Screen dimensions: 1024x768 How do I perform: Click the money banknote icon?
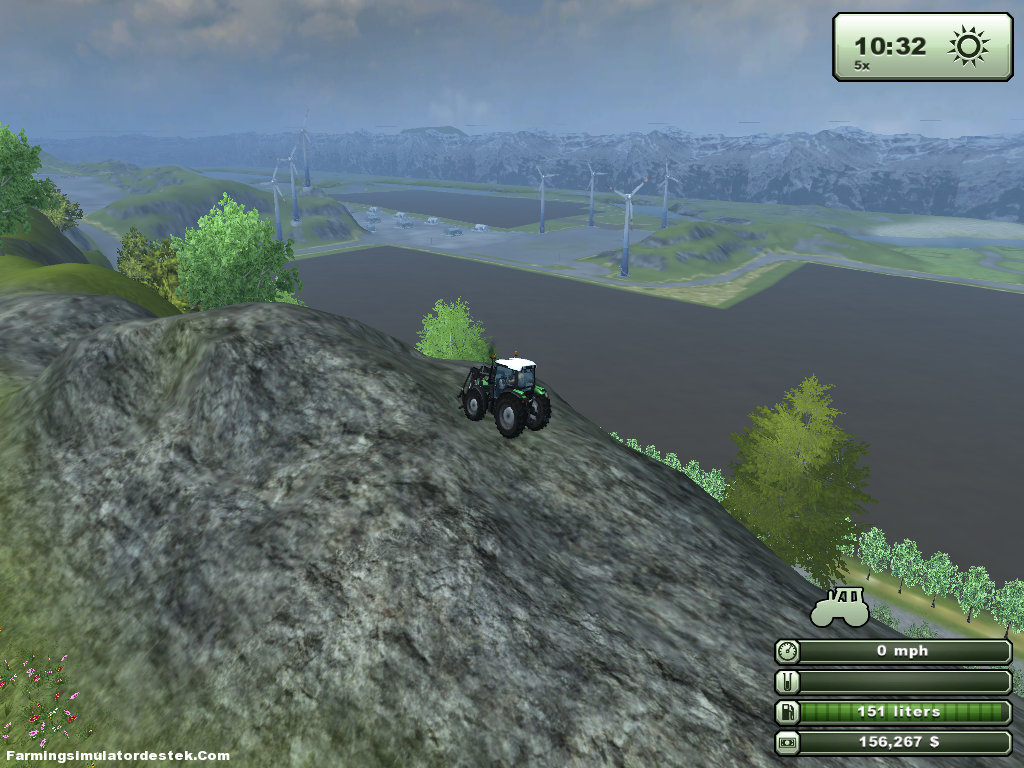(788, 743)
